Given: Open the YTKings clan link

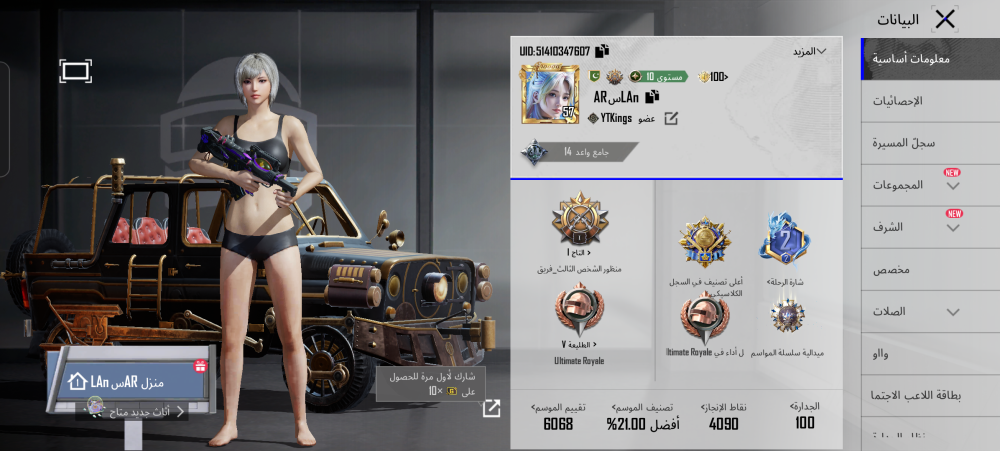Looking at the screenshot, I should [x=613, y=119].
